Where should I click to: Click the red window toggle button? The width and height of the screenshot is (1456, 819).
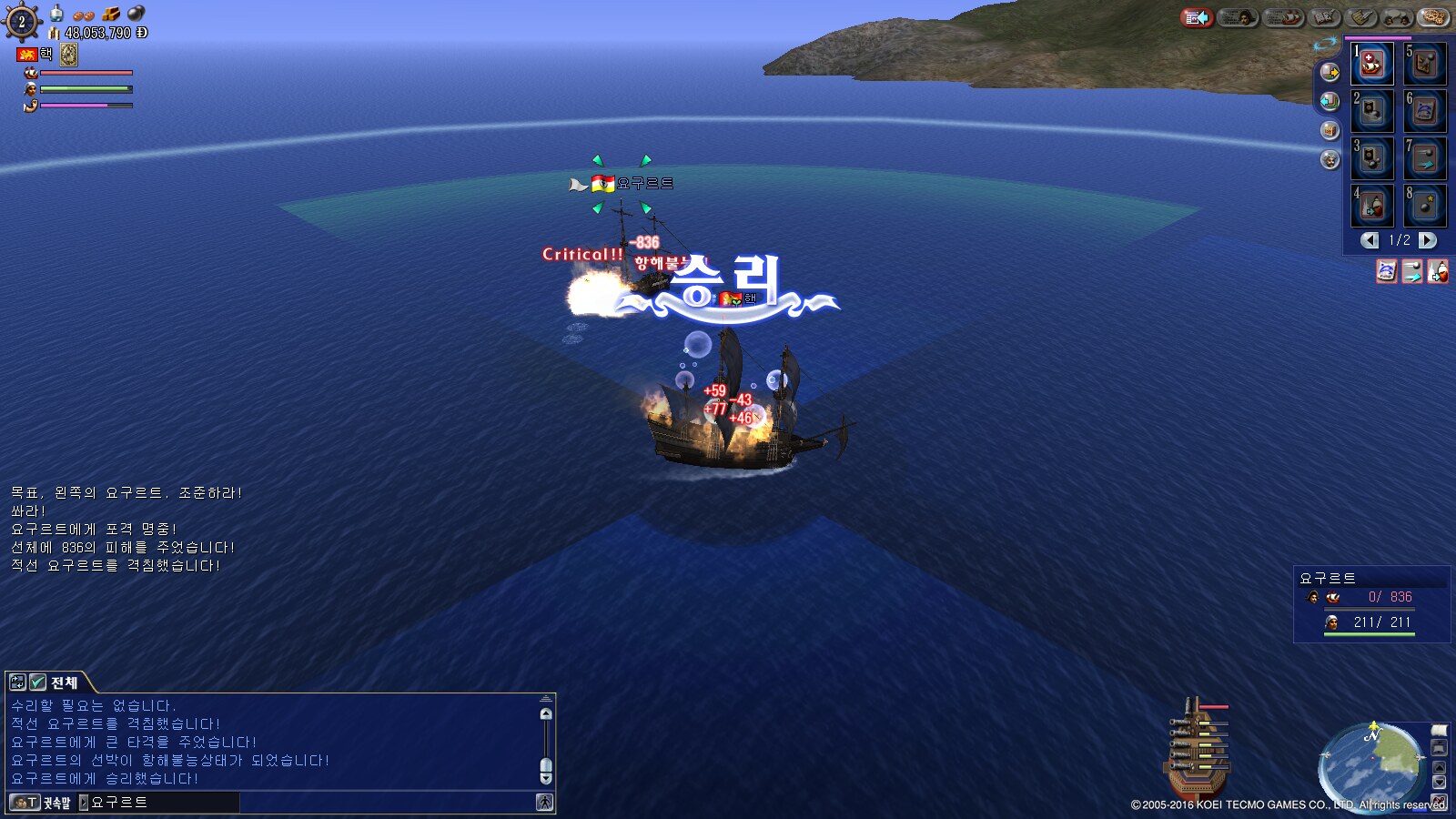(x=1197, y=17)
